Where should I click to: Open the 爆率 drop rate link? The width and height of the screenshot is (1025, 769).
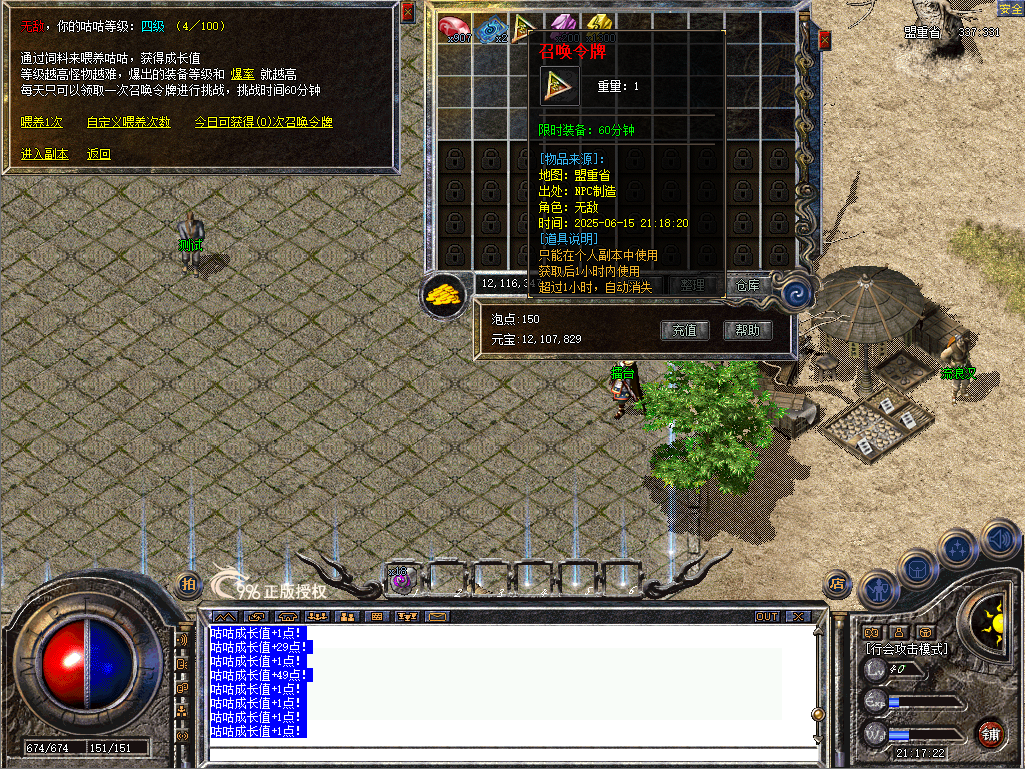243,74
